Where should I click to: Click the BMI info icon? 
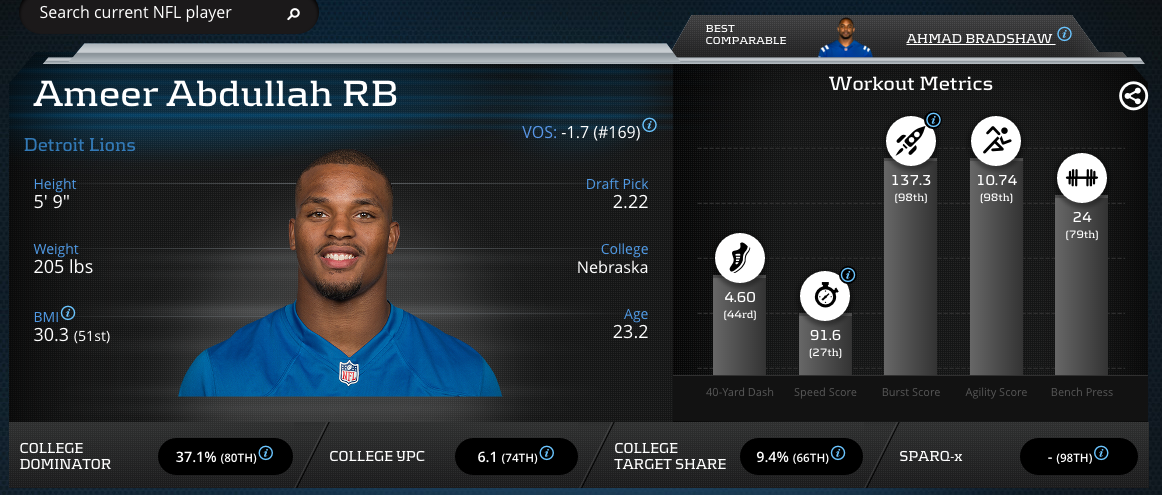[x=70, y=314]
